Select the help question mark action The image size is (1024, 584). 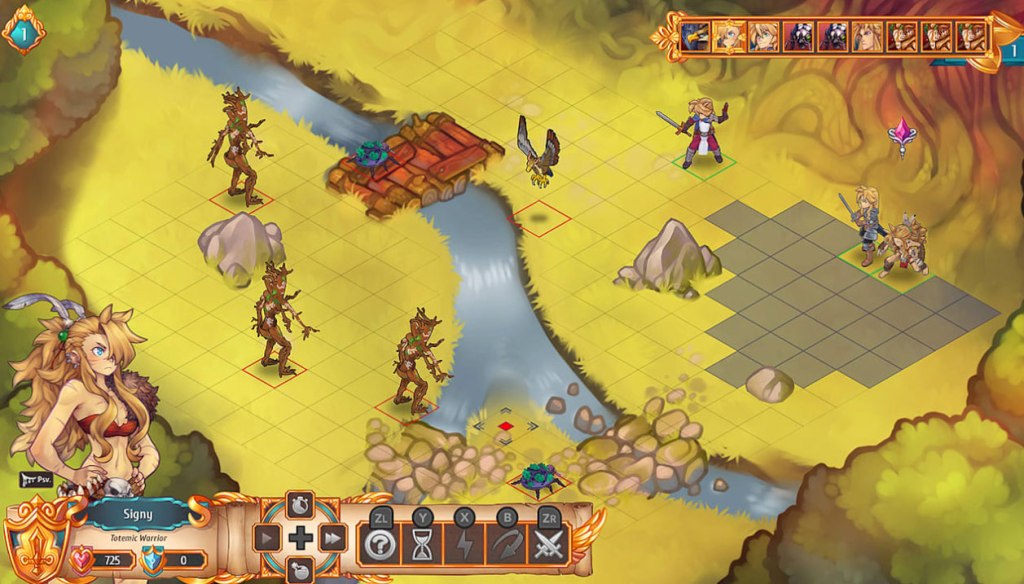(380, 544)
